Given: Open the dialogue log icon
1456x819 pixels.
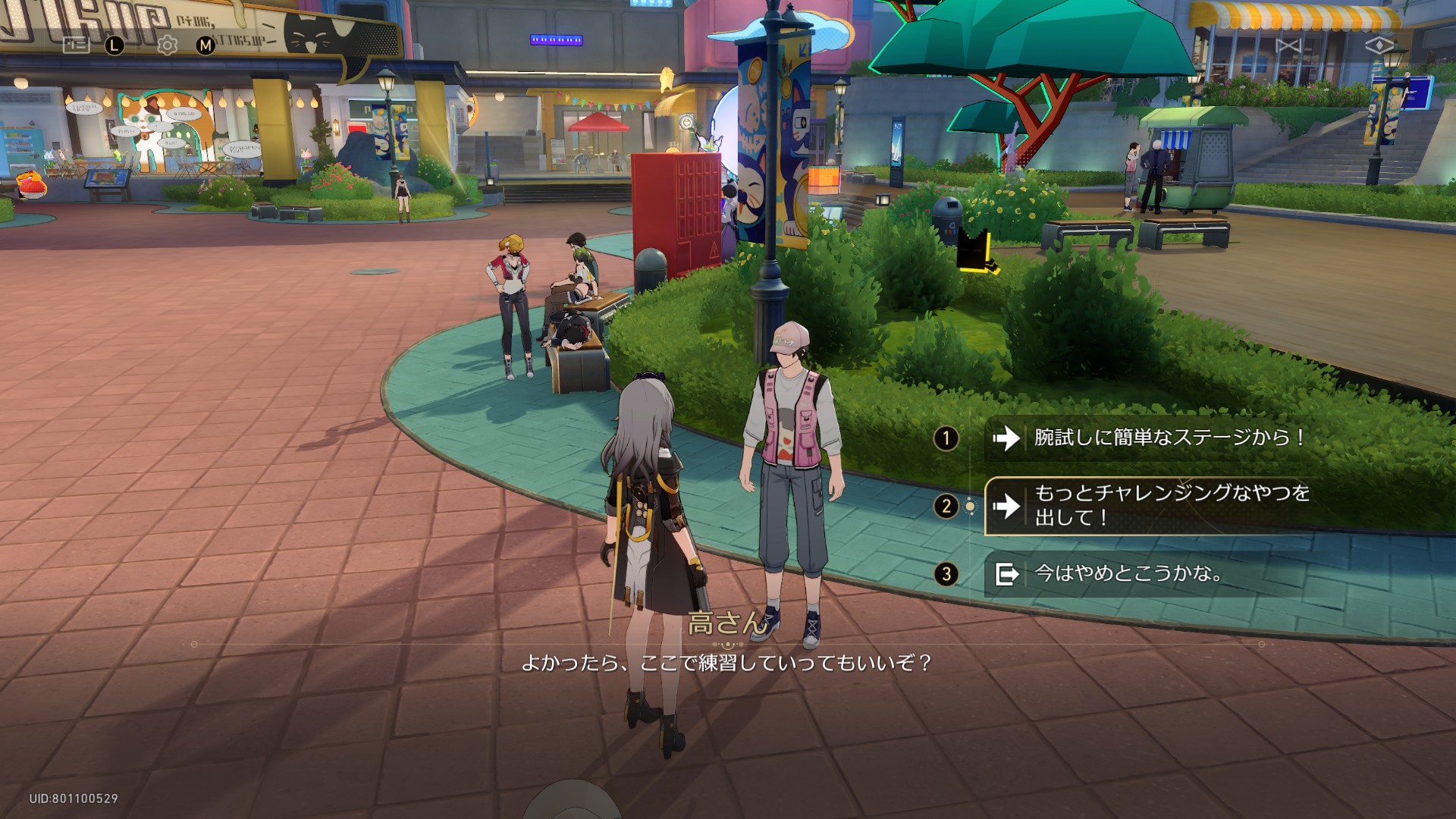Looking at the screenshot, I should (x=76, y=45).
